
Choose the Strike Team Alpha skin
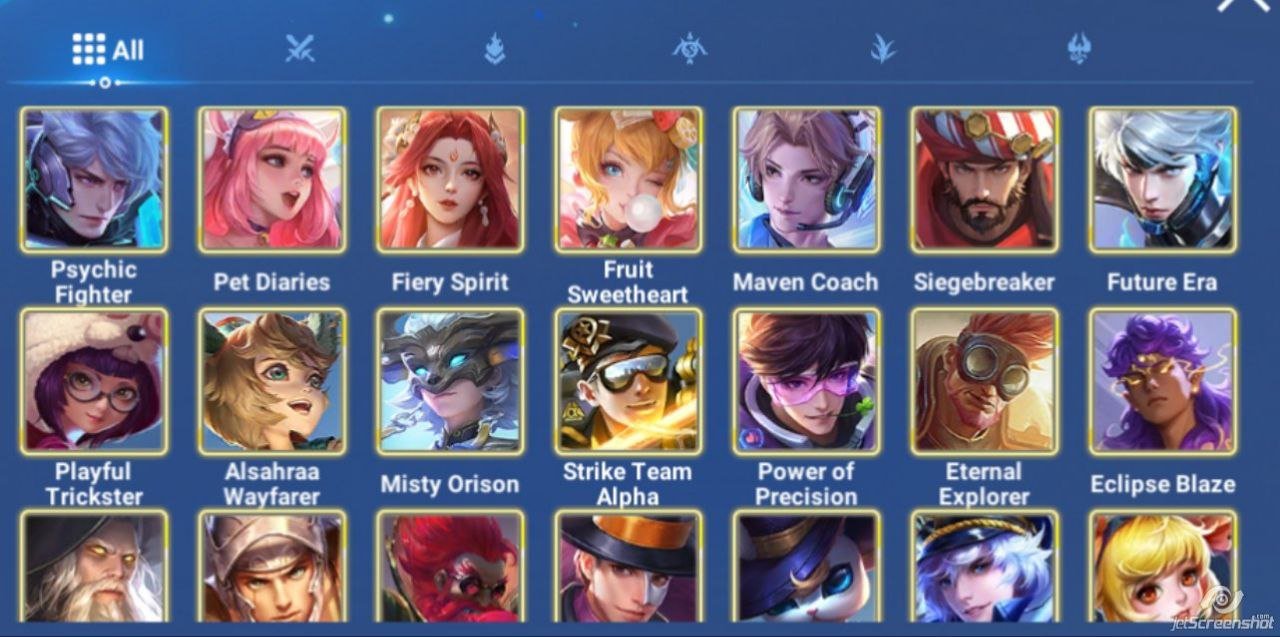click(x=628, y=381)
